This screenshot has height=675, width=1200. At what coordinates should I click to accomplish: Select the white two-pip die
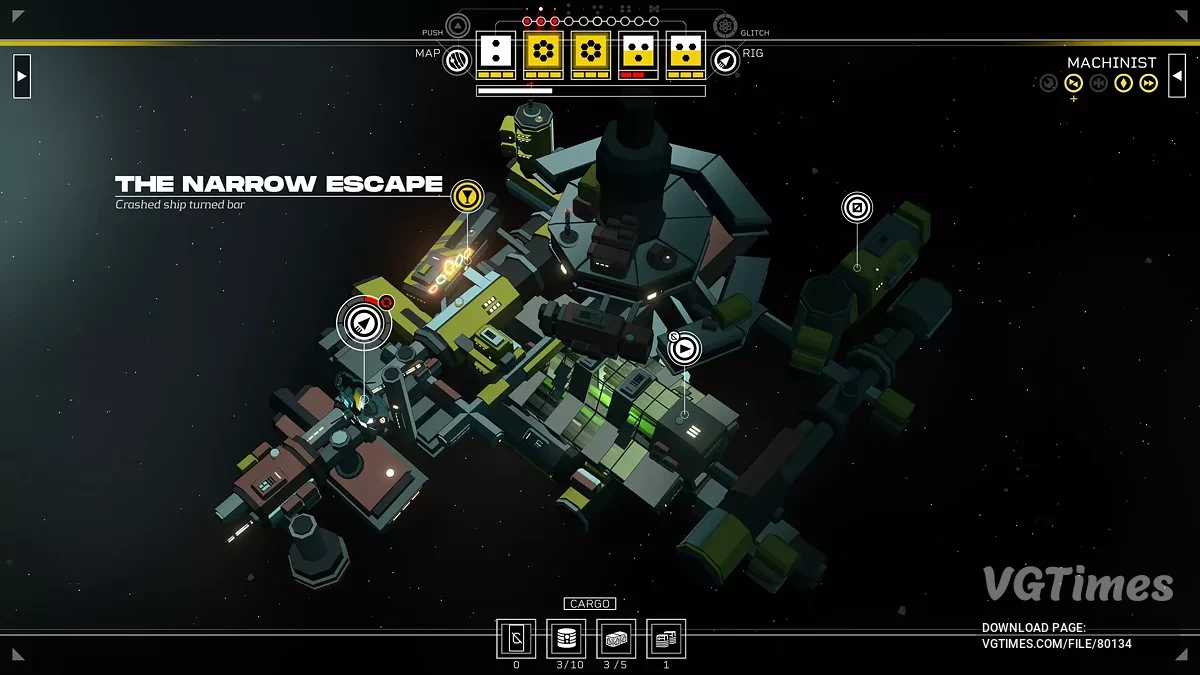pos(495,51)
